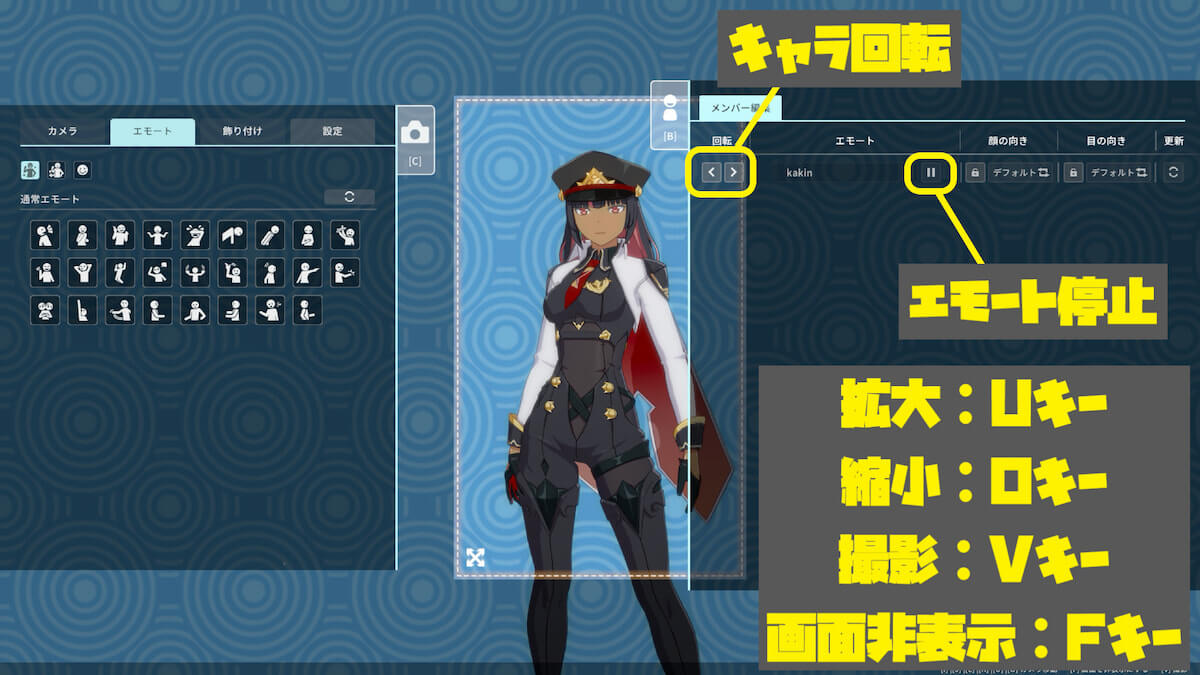Screen dimensions: 1200x675
Task: Select the メンバー編集 tab
Action: [x=739, y=109]
